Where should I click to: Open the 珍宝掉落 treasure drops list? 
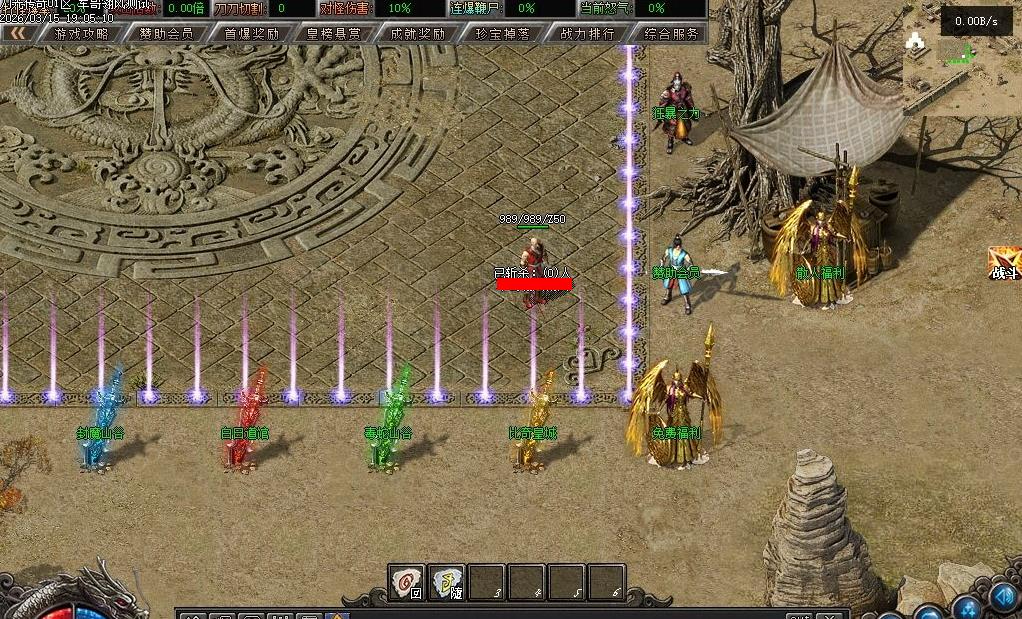coord(503,33)
